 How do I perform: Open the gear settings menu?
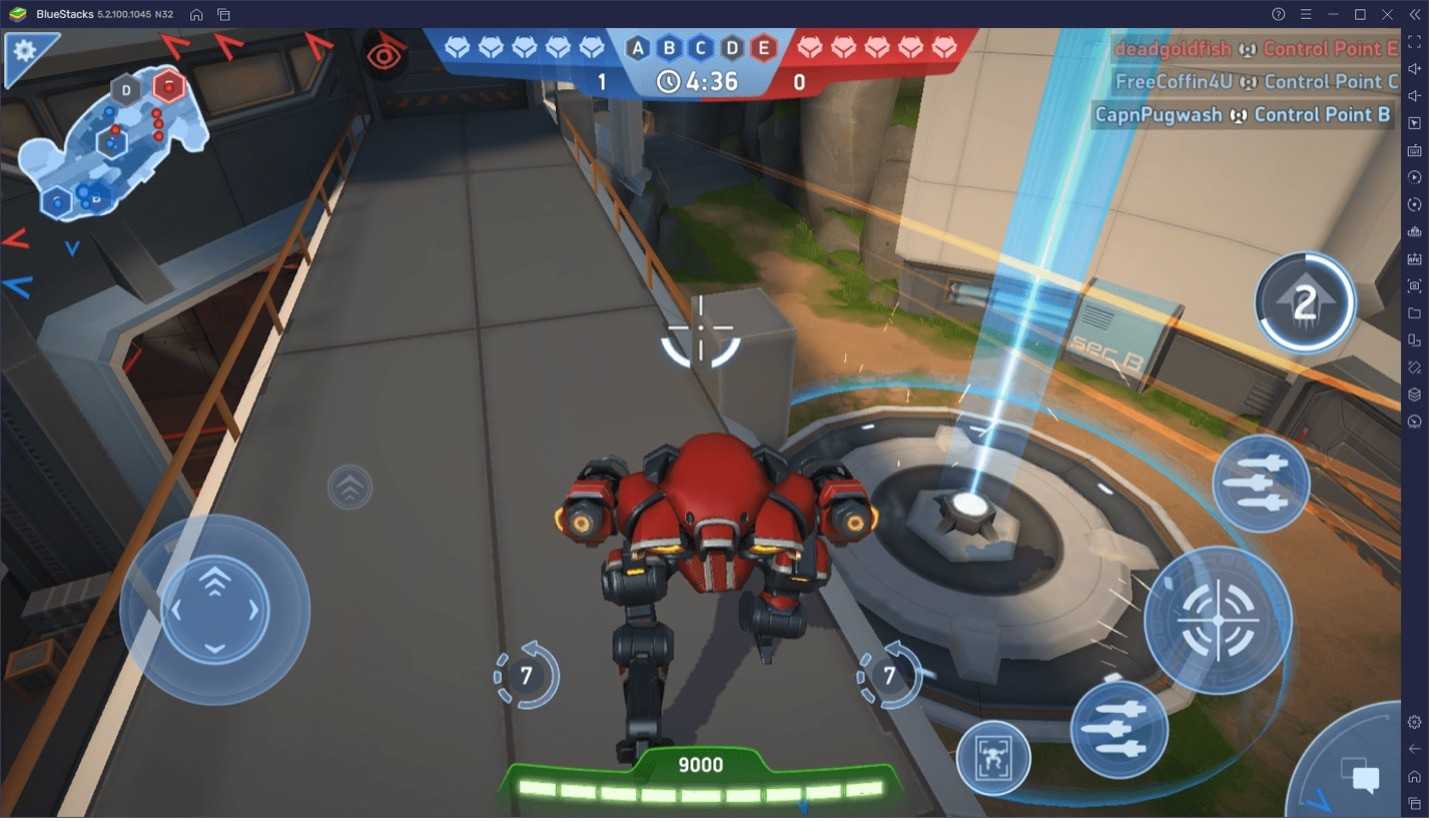click(25, 52)
